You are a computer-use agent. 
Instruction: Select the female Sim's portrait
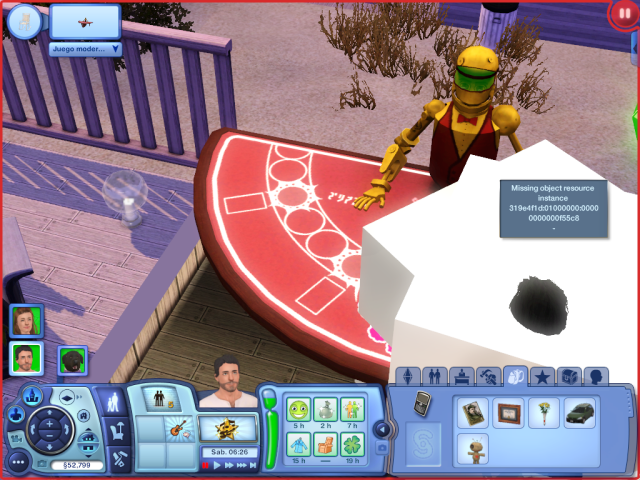(x=26, y=321)
